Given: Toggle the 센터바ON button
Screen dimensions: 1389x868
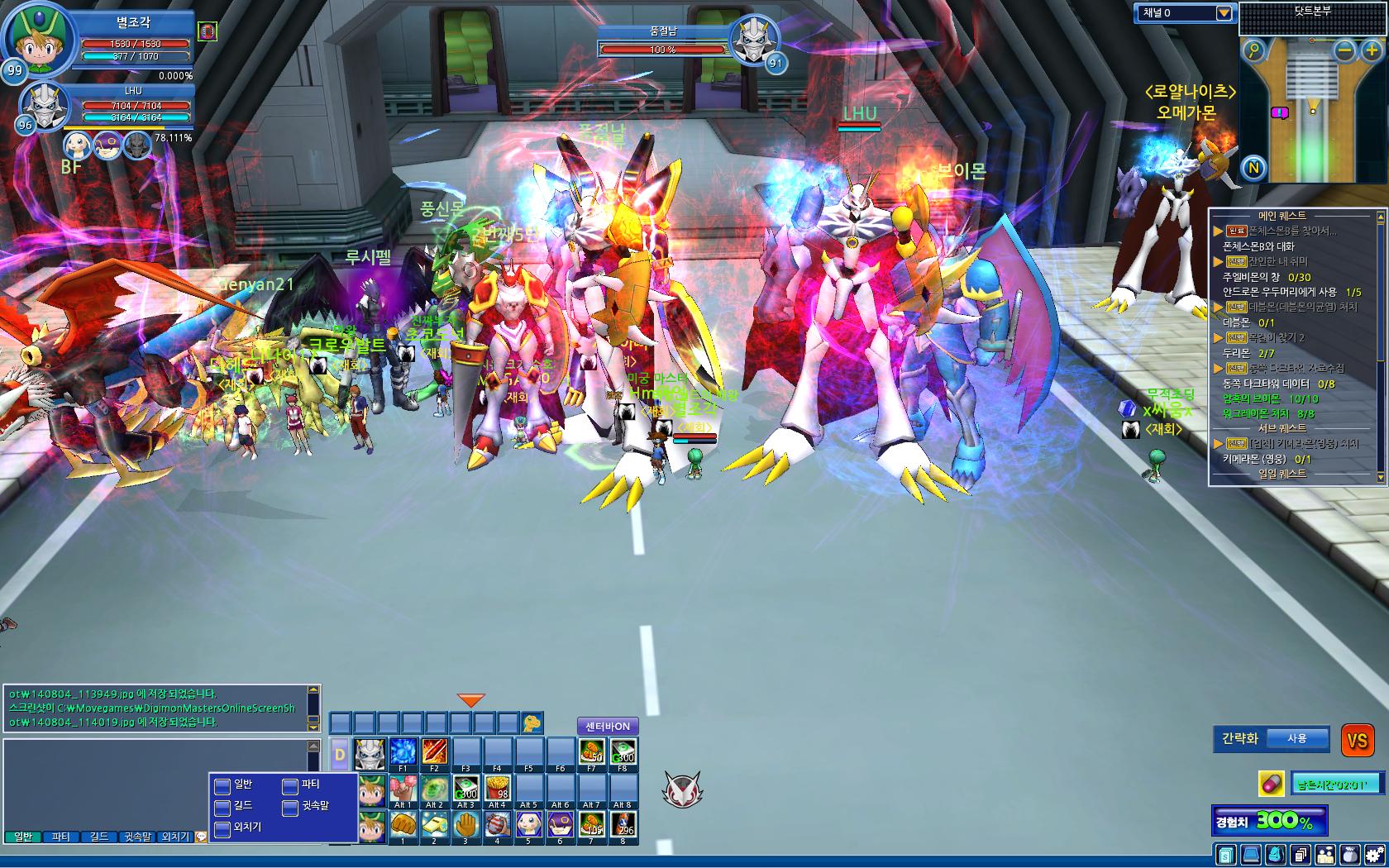Looking at the screenshot, I should pyautogui.click(x=608, y=727).
